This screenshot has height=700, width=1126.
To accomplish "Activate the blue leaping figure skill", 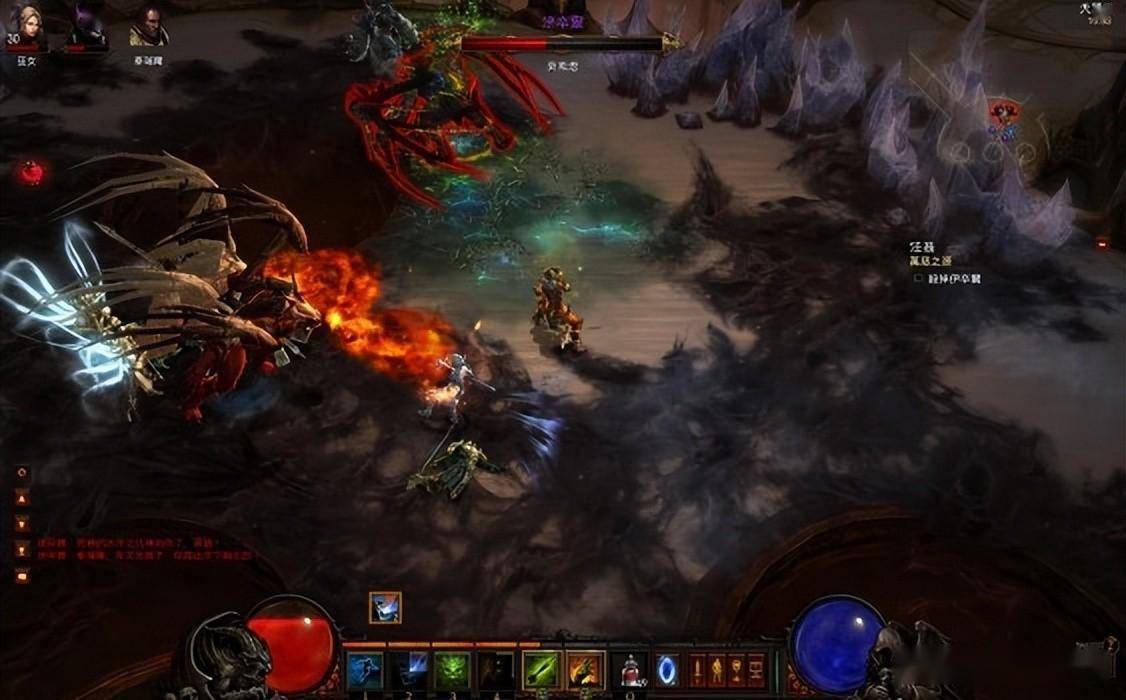I will [365, 669].
